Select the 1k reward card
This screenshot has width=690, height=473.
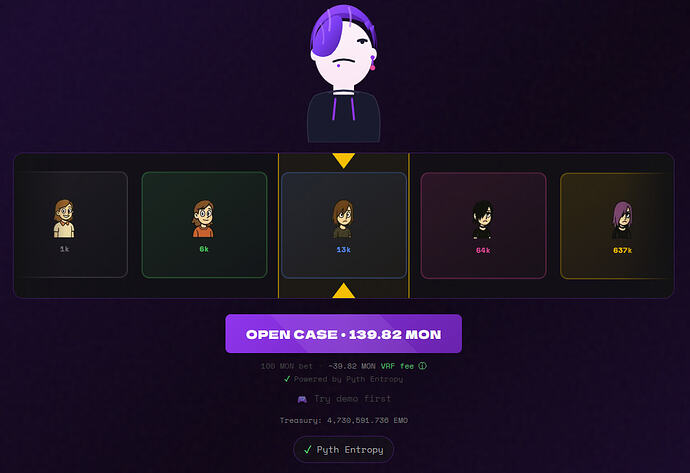pyautogui.click(x=66, y=224)
